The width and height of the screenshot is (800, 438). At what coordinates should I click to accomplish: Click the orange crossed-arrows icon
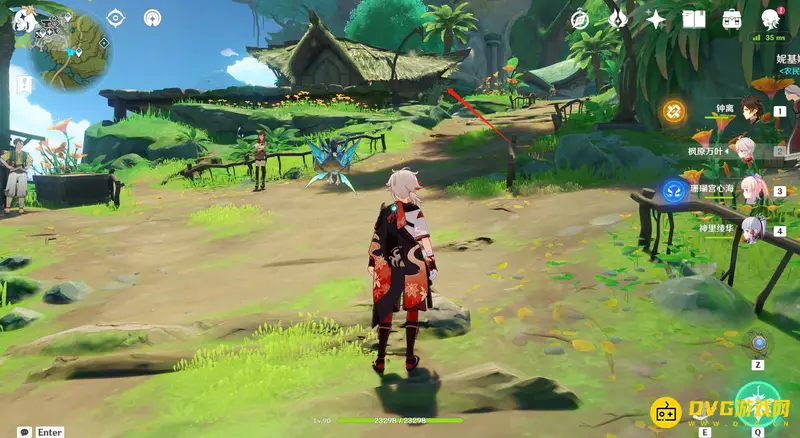pyautogui.click(x=673, y=109)
